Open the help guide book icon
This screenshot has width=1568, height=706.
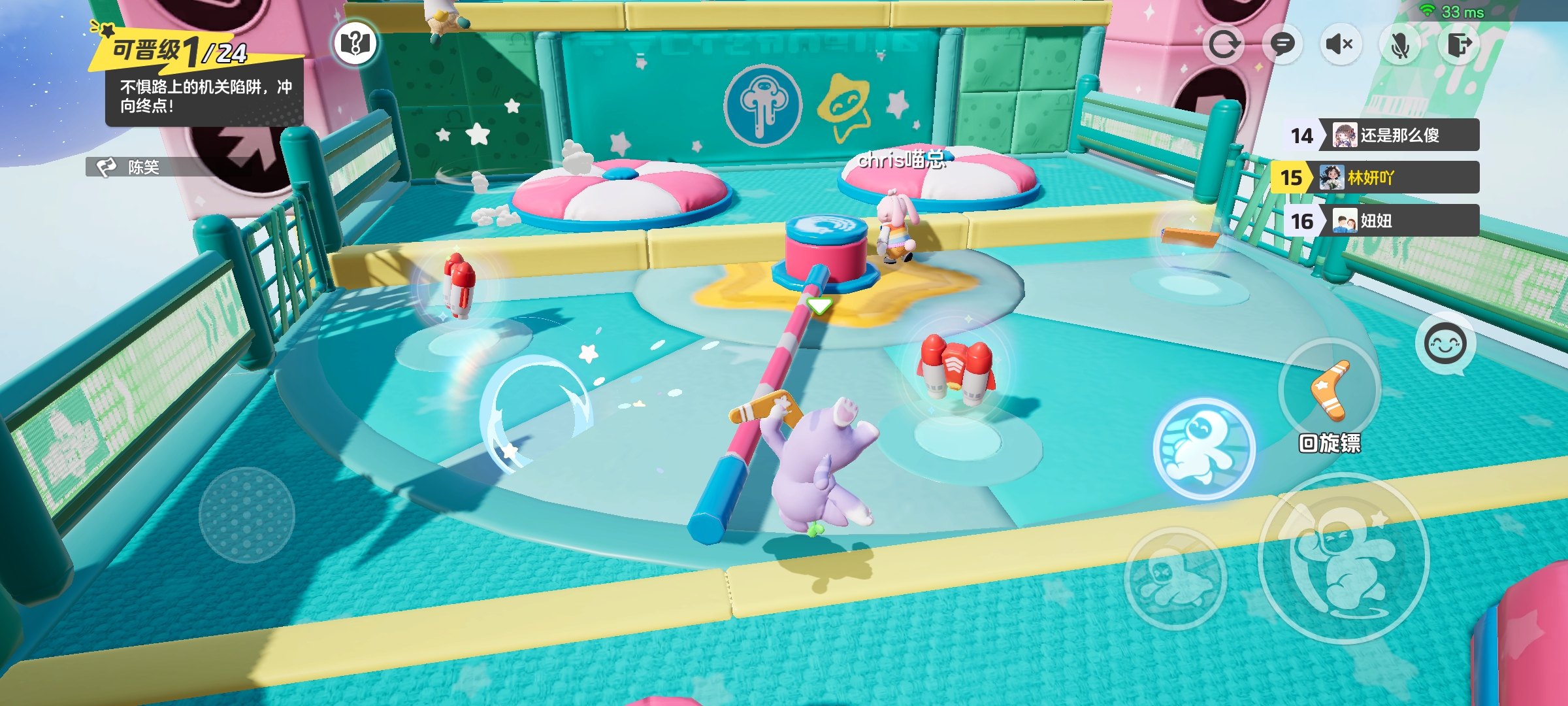coord(355,44)
